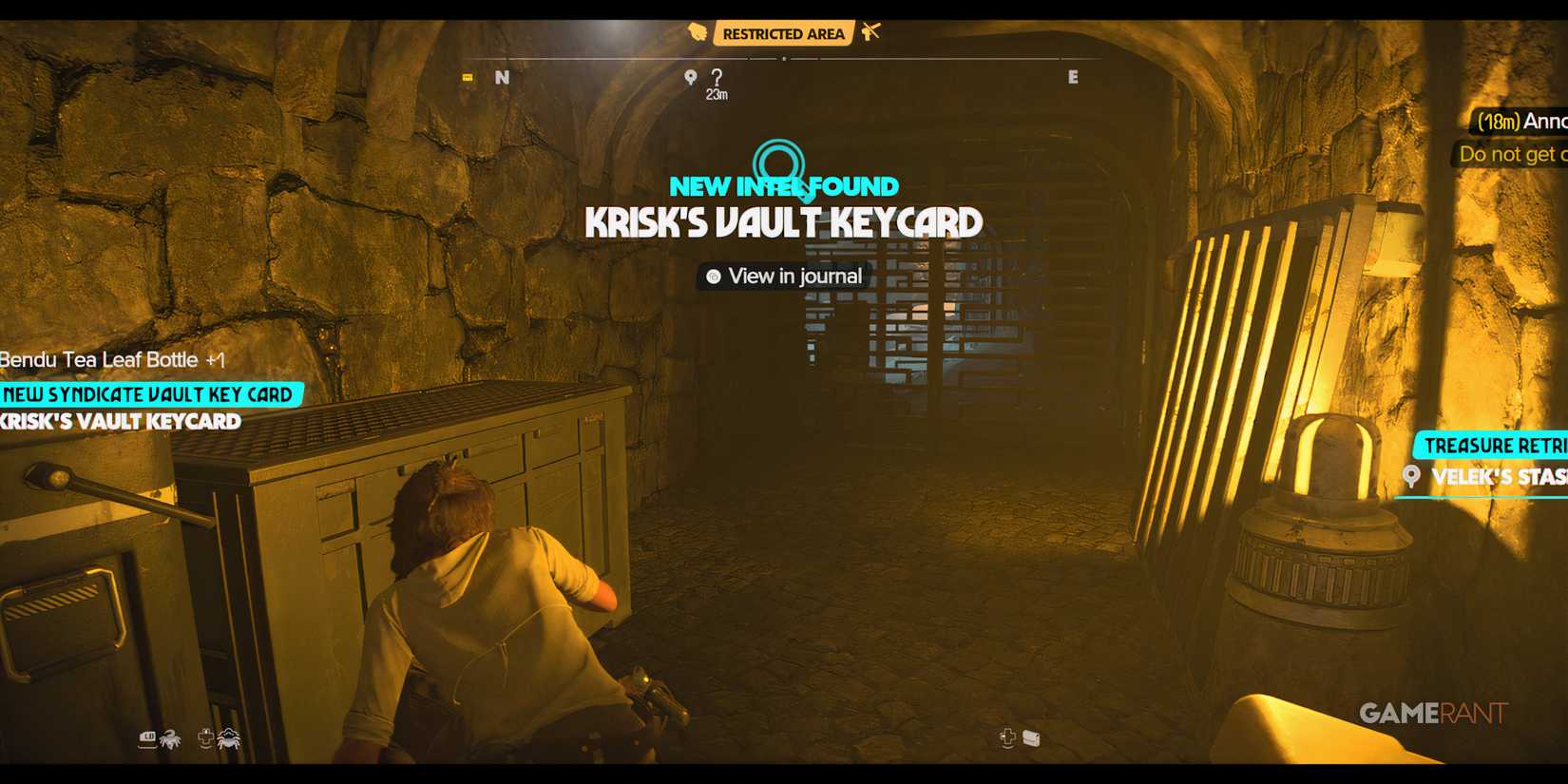
Task: Open the data pad journal icon
Action: click(1033, 738)
